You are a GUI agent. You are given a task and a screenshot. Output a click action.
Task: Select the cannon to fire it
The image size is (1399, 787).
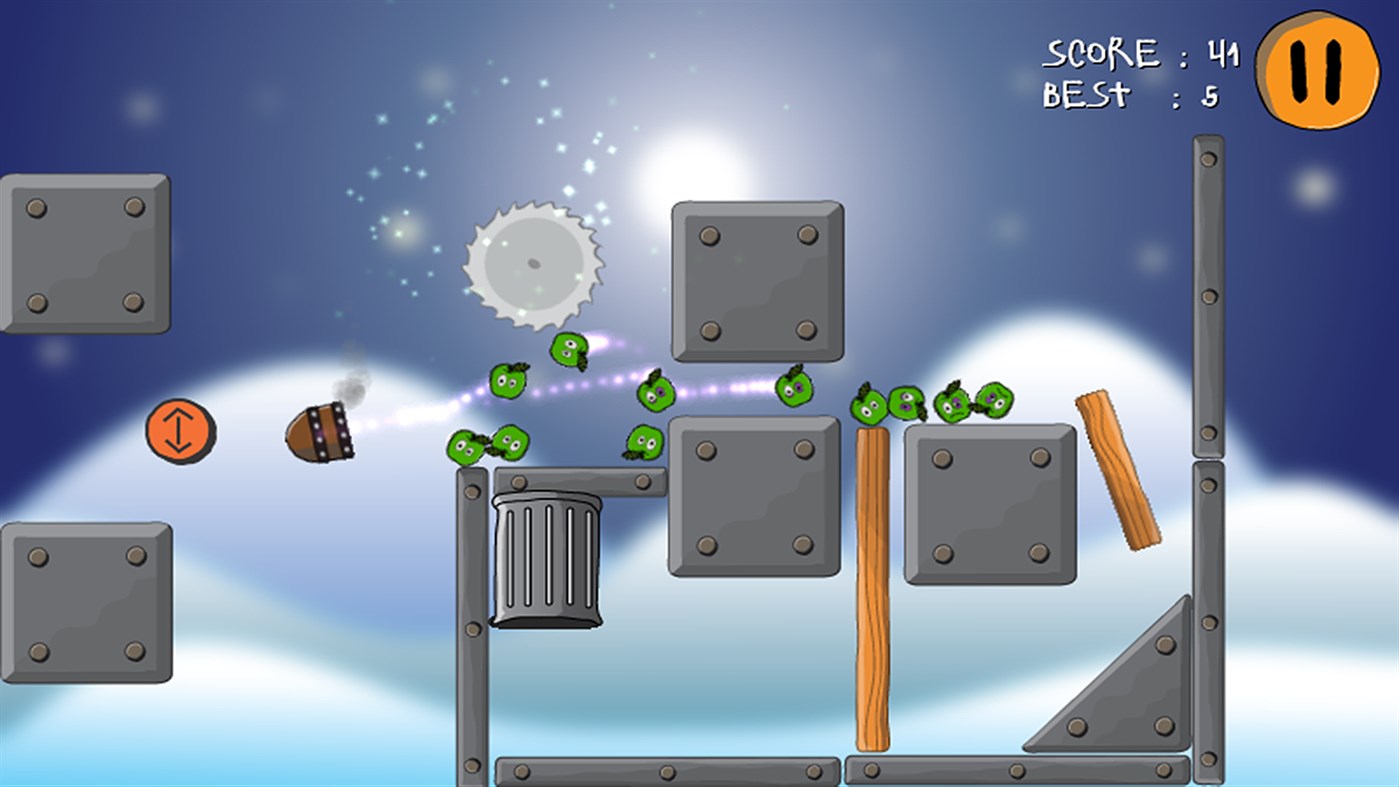[318, 430]
